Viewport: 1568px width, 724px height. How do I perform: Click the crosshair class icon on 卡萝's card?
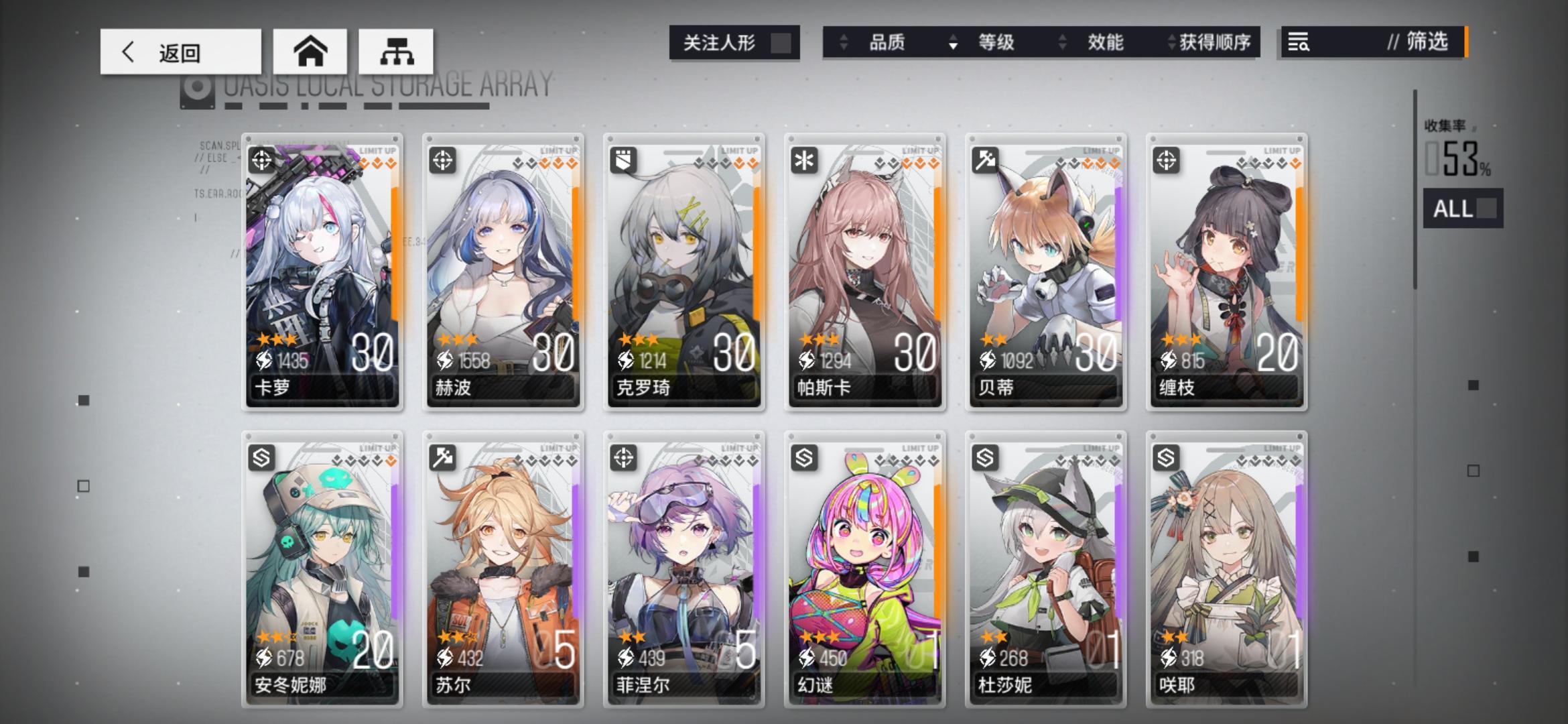pyautogui.click(x=263, y=160)
